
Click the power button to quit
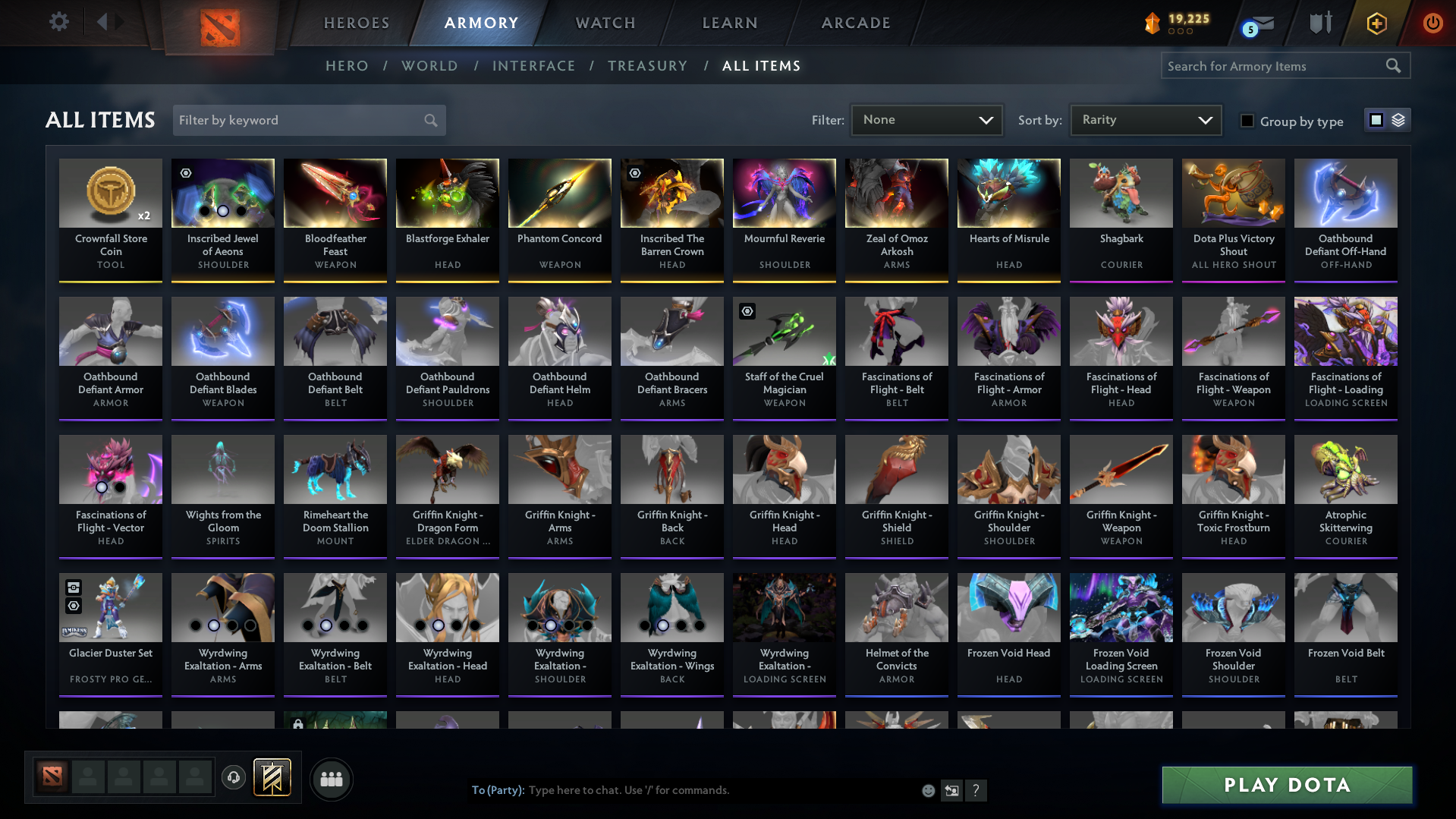pyautogui.click(x=1432, y=24)
